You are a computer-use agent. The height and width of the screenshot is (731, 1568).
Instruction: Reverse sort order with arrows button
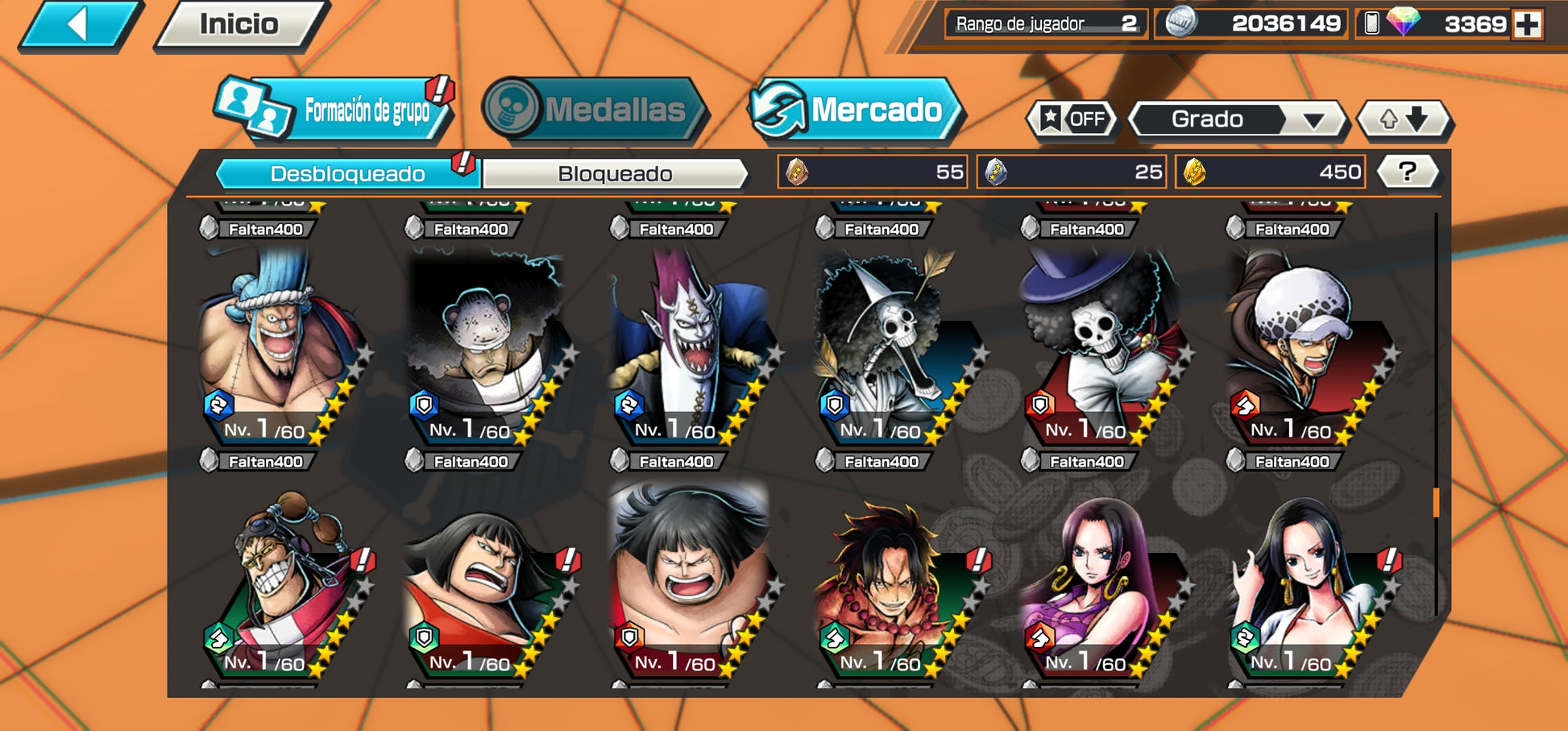point(1404,120)
